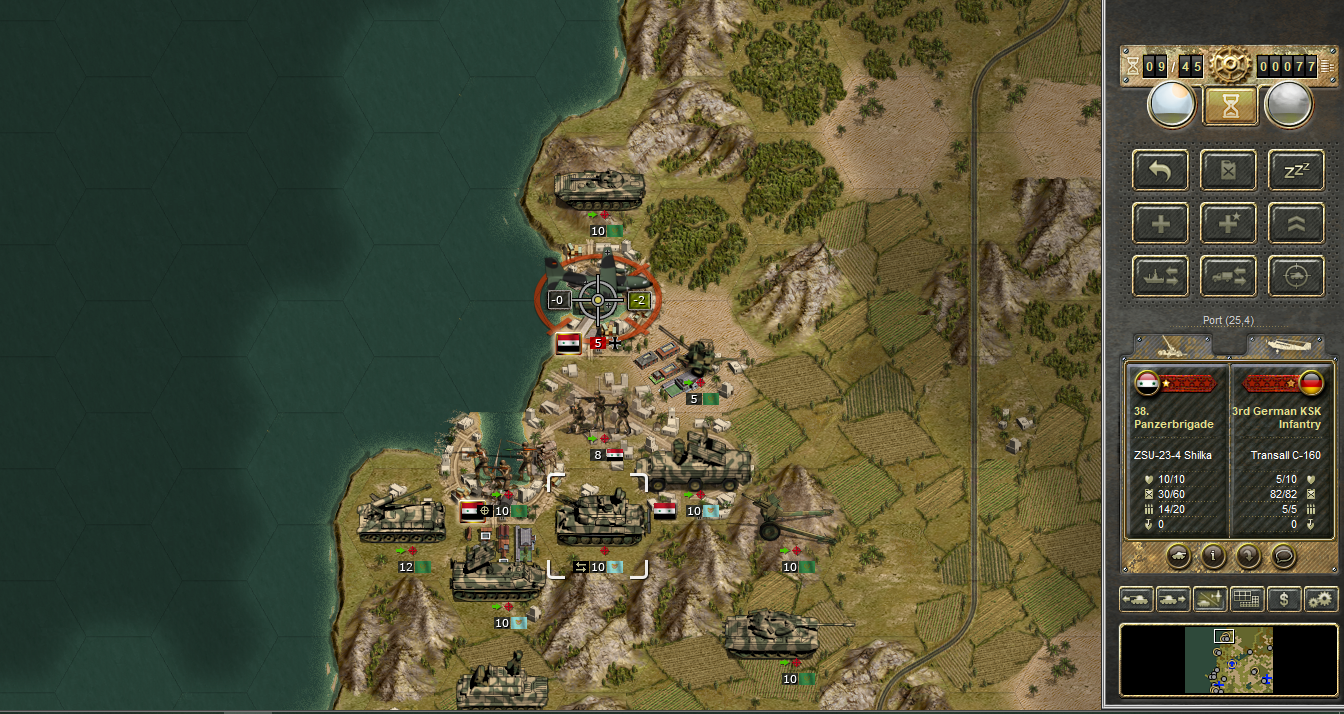1344x714 pixels.
Task: Click the ship embark button
Action: click(x=1161, y=275)
